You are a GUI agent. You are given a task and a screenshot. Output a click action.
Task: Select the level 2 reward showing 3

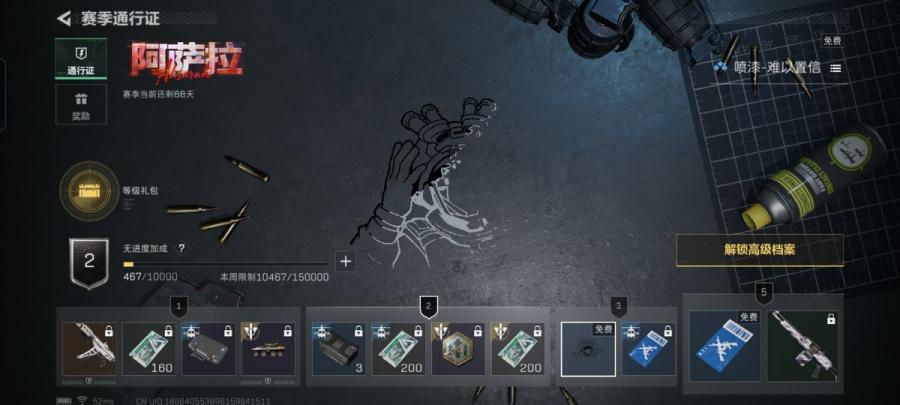click(339, 348)
